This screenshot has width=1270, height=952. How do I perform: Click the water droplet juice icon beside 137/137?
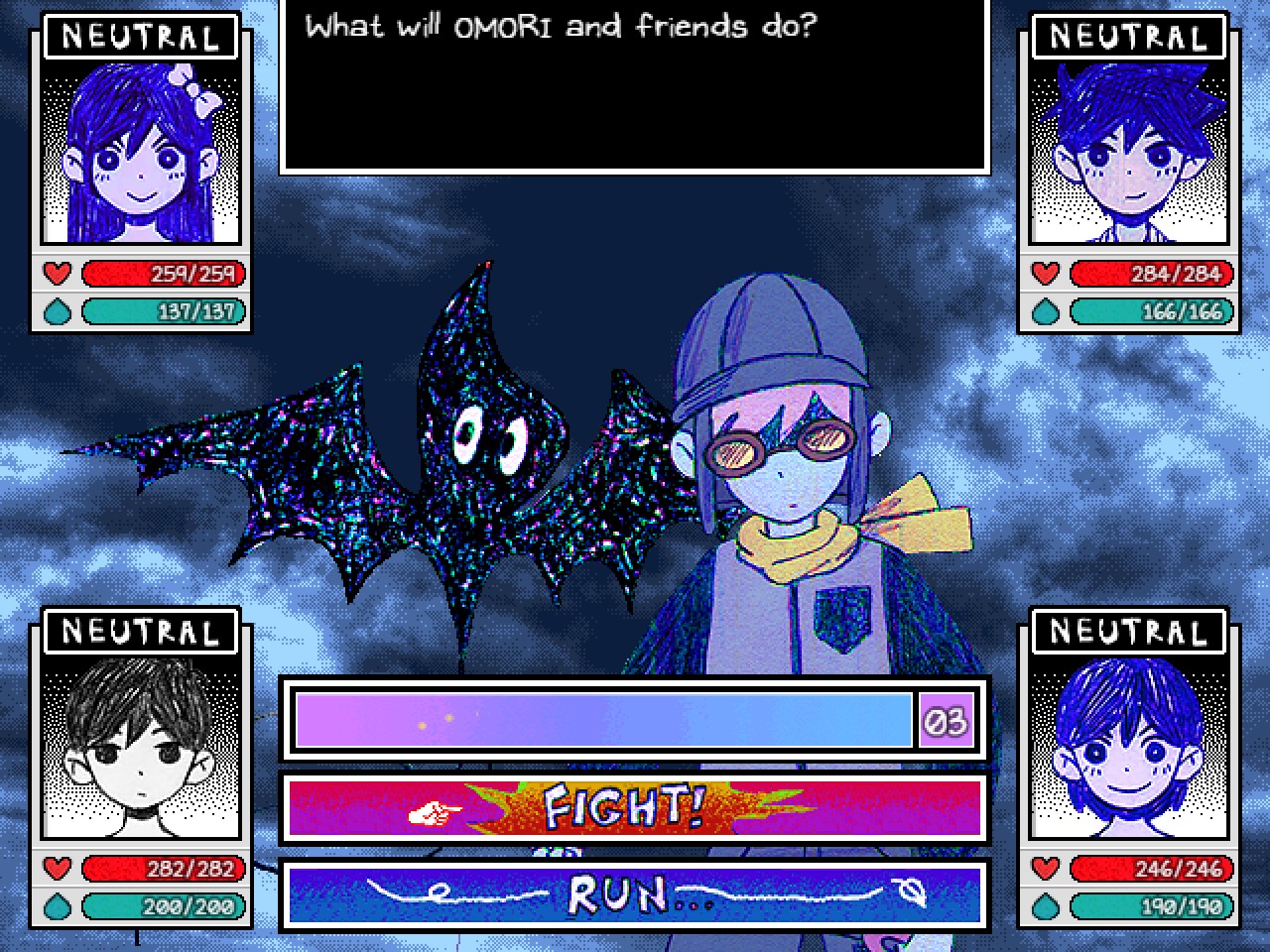pos(58,310)
